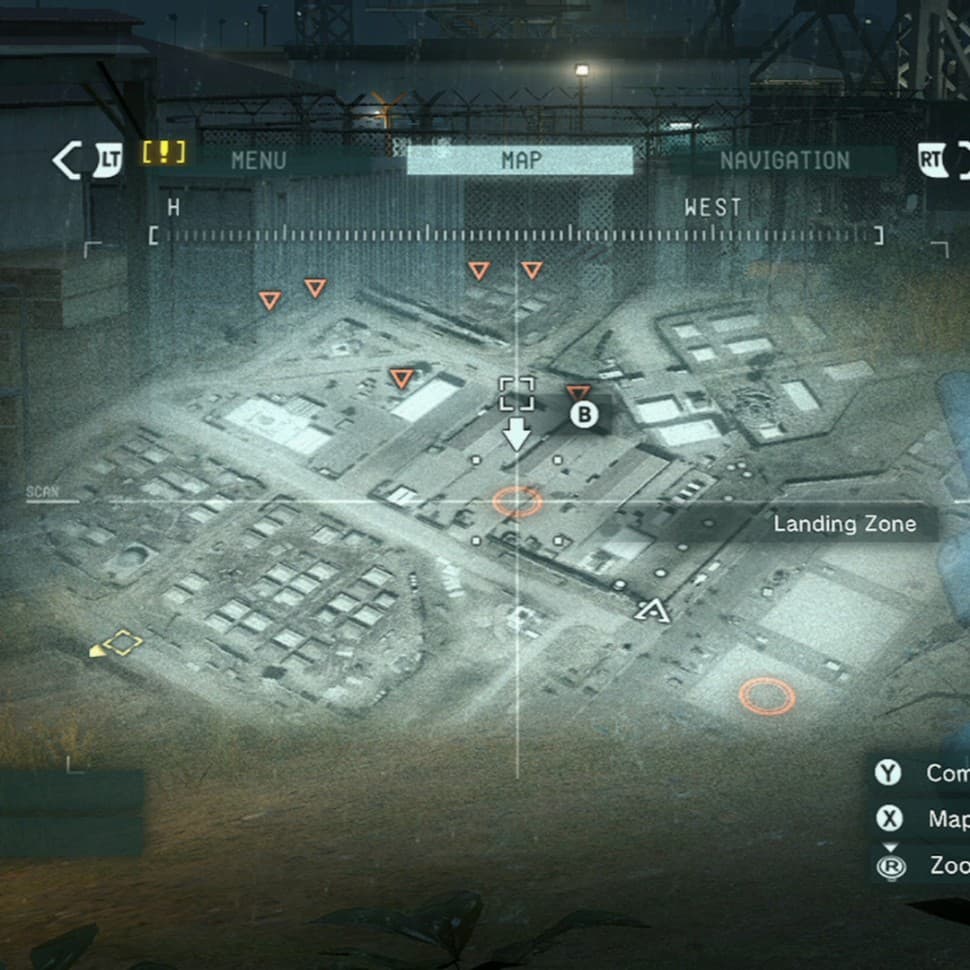Select the custom marker labeled B
Viewport: 970px width, 970px height.
point(584,414)
